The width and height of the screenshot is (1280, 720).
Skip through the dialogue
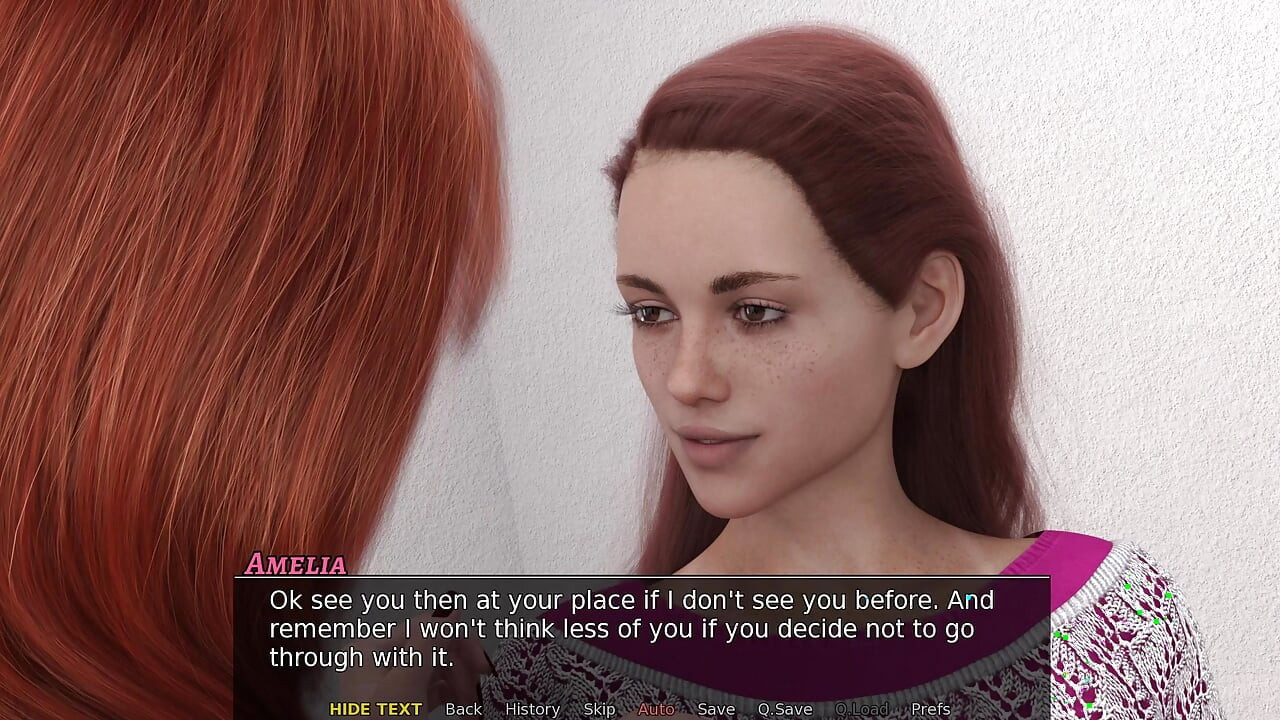tap(599, 709)
